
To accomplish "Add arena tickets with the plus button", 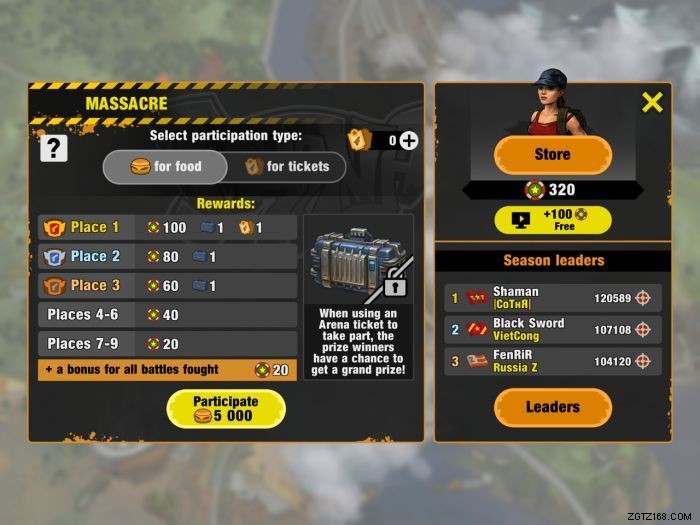I will [x=409, y=140].
